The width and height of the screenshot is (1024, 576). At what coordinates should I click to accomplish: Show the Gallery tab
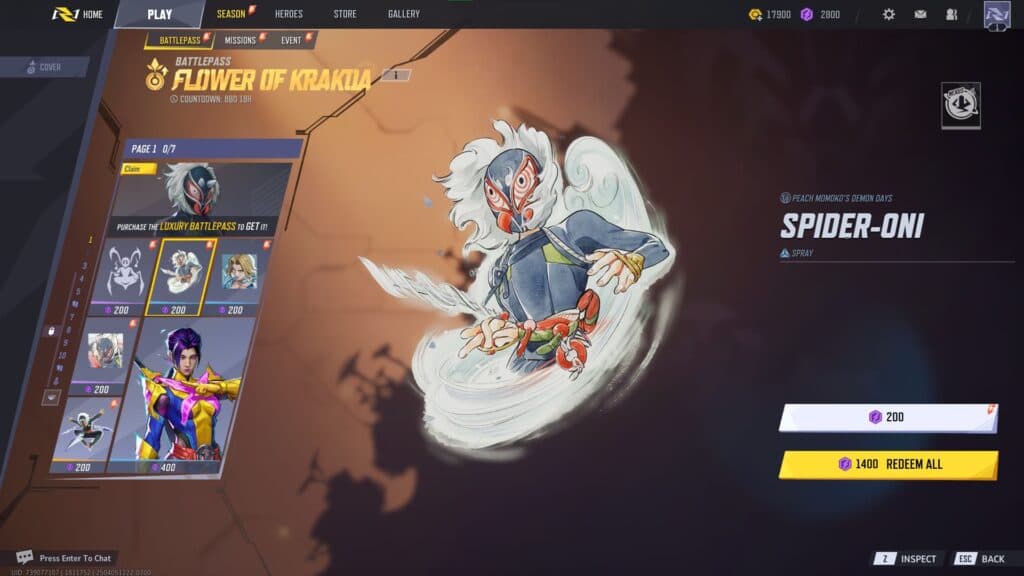[404, 14]
